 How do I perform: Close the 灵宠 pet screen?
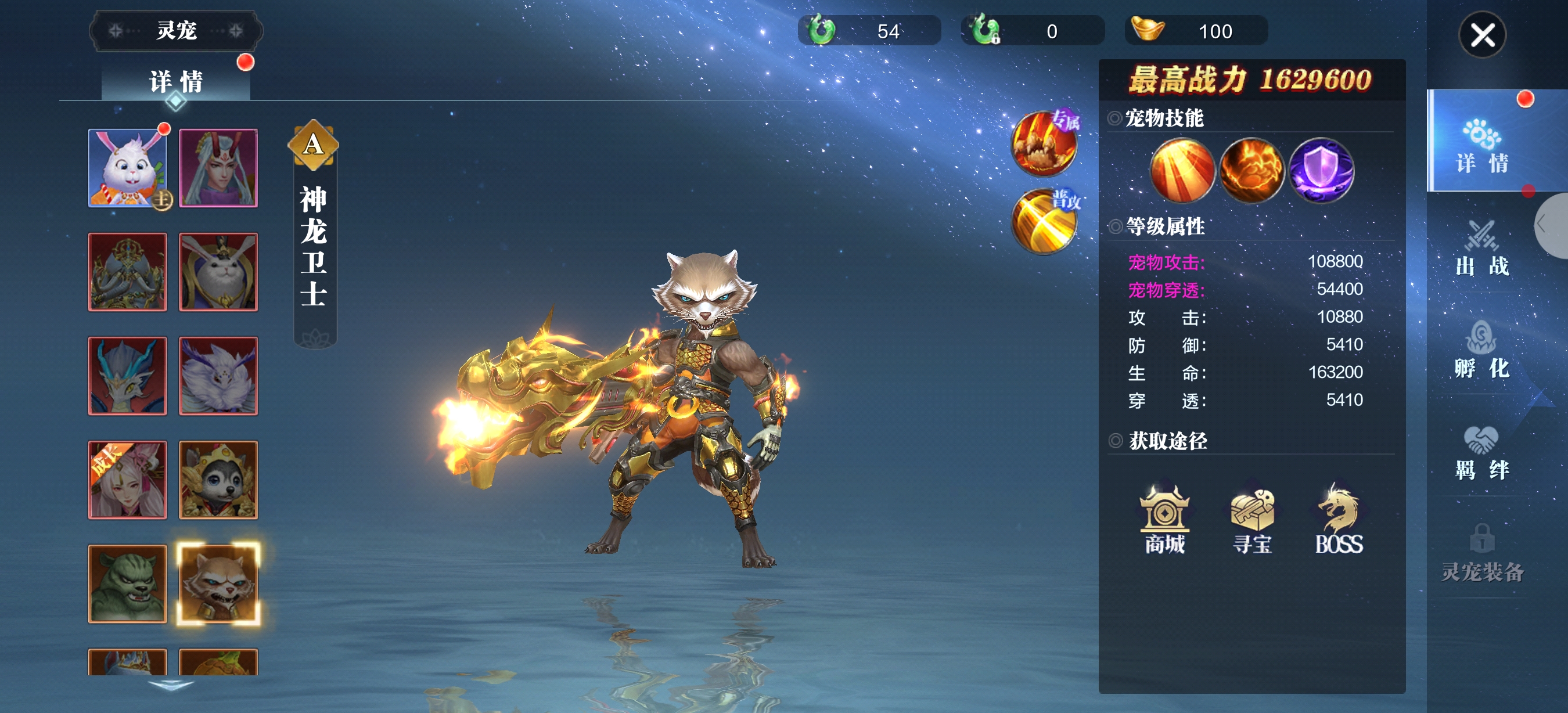tap(1481, 35)
